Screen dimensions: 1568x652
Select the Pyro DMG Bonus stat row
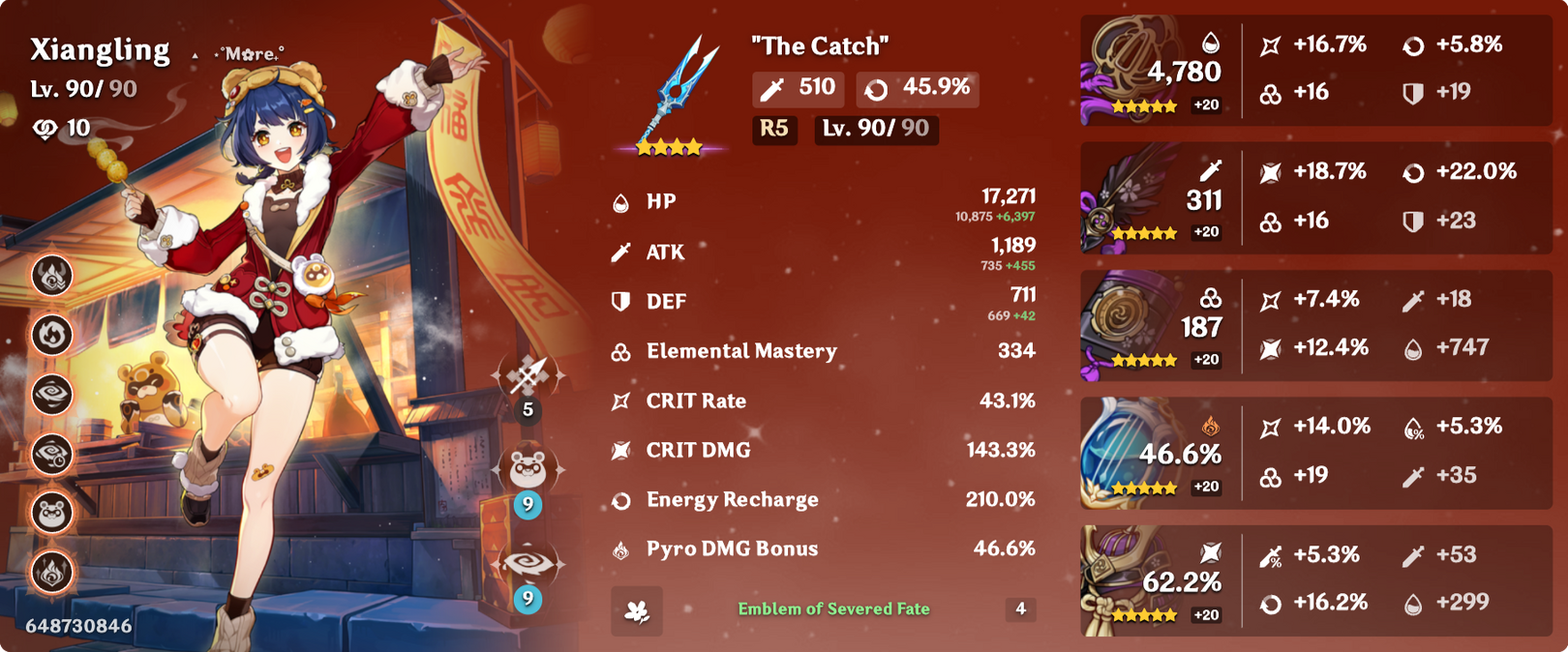[823, 549]
